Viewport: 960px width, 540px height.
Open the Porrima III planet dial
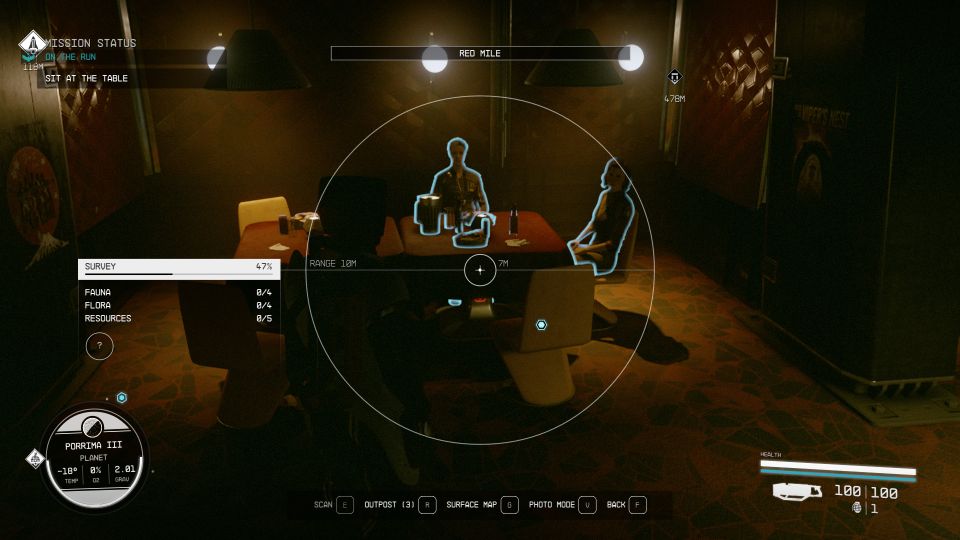pos(96,456)
